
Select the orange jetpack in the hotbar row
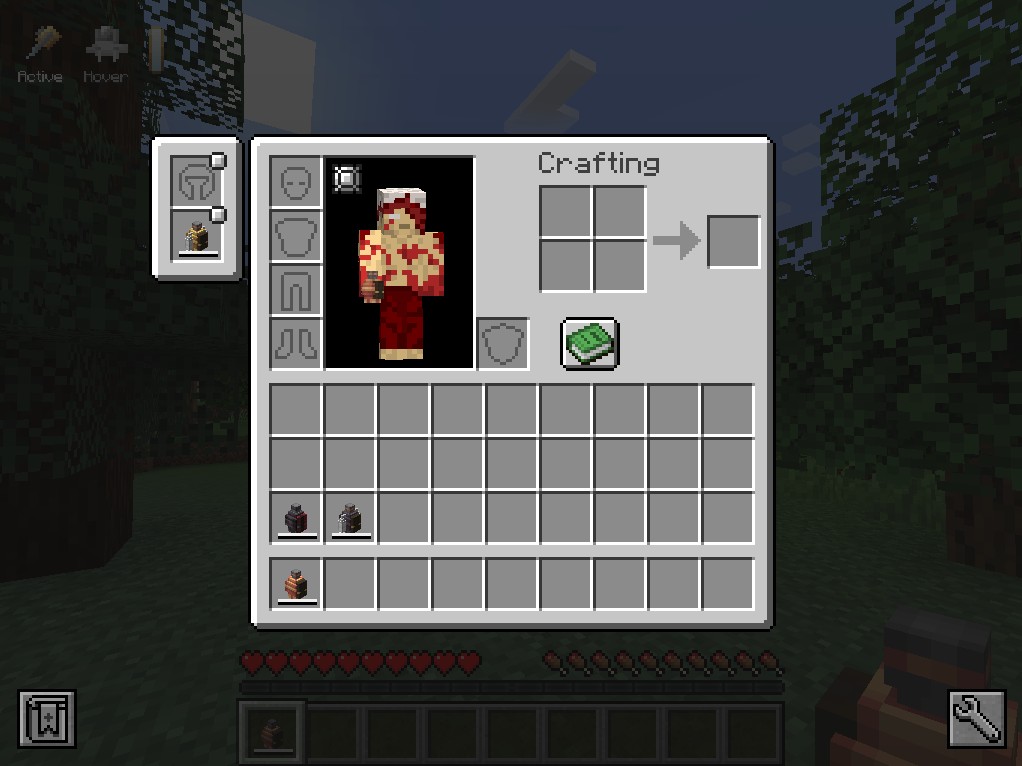point(296,584)
